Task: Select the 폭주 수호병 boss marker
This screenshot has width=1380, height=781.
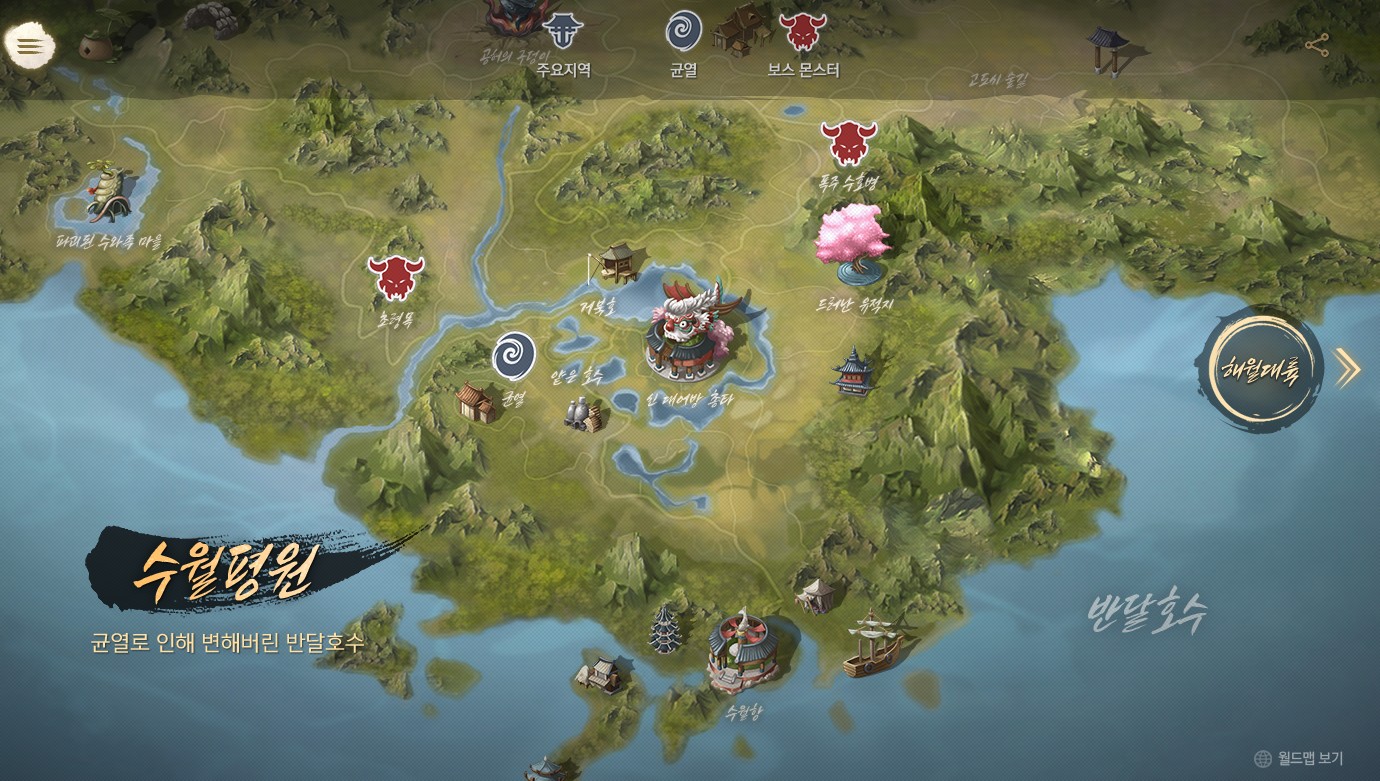Action: click(849, 144)
